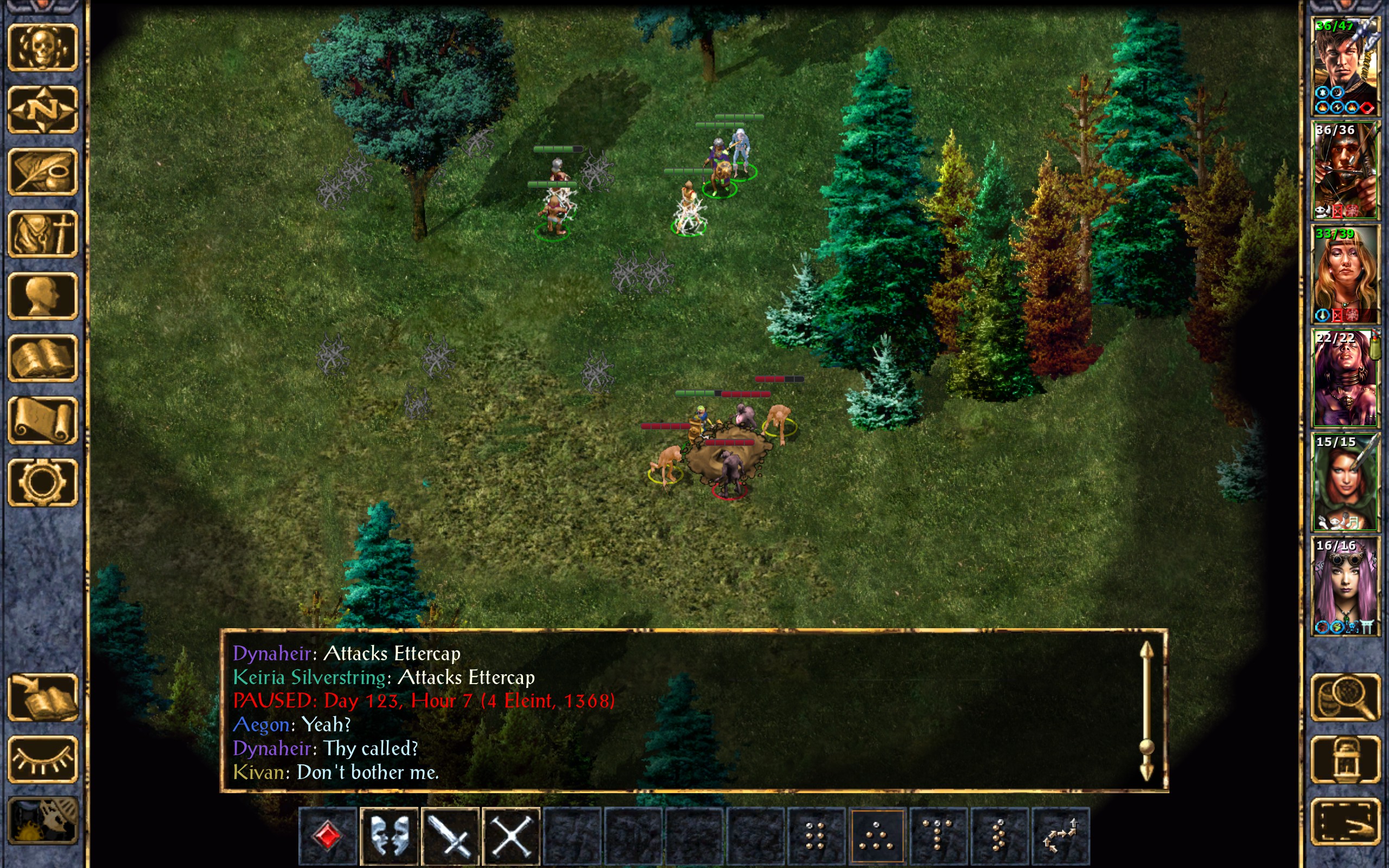This screenshot has height=868, width=1389.
Task: Pick the pink-haired portrait with 16/16
Action: pos(1345,585)
